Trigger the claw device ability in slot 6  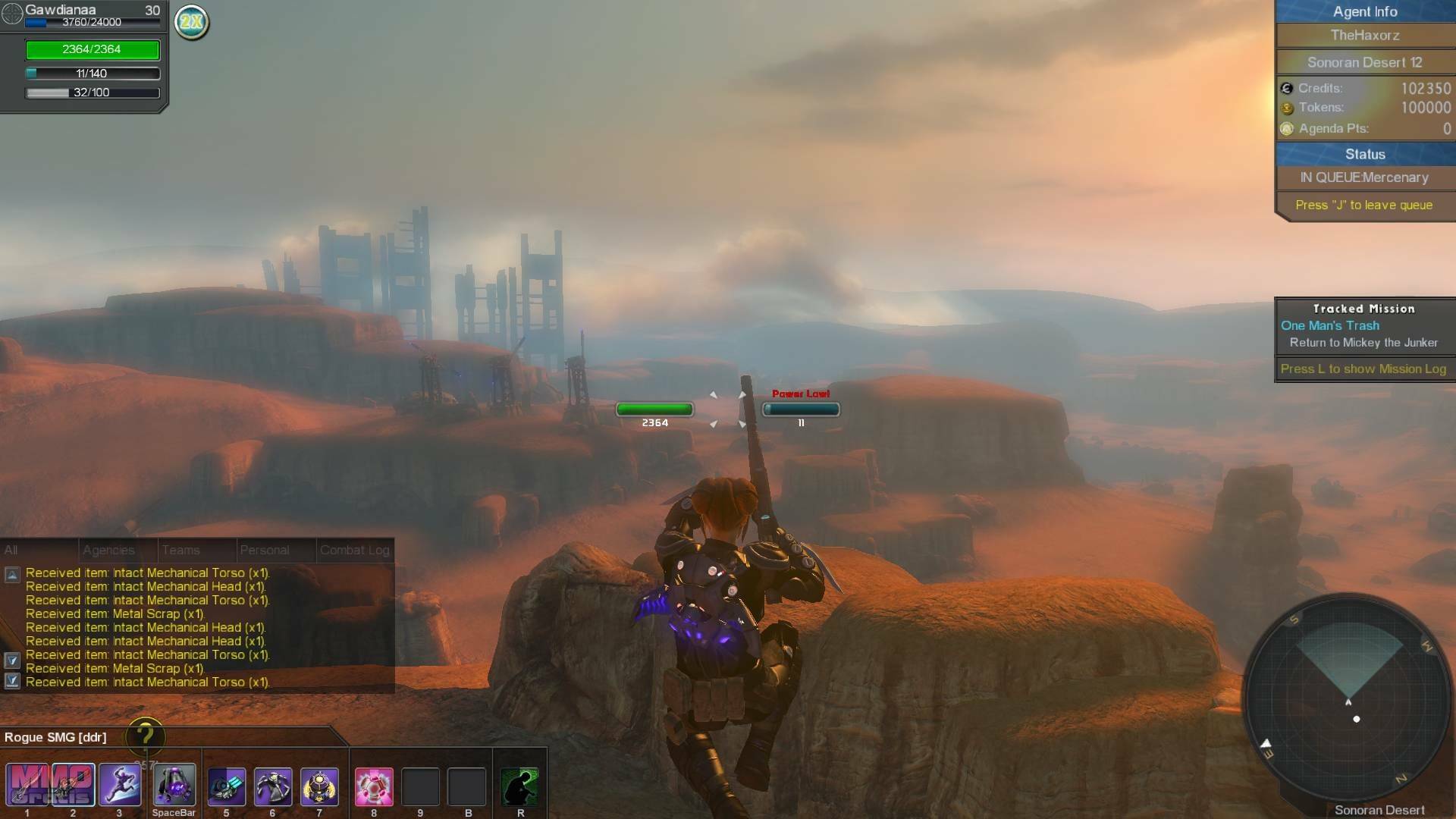click(x=272, y=785)
